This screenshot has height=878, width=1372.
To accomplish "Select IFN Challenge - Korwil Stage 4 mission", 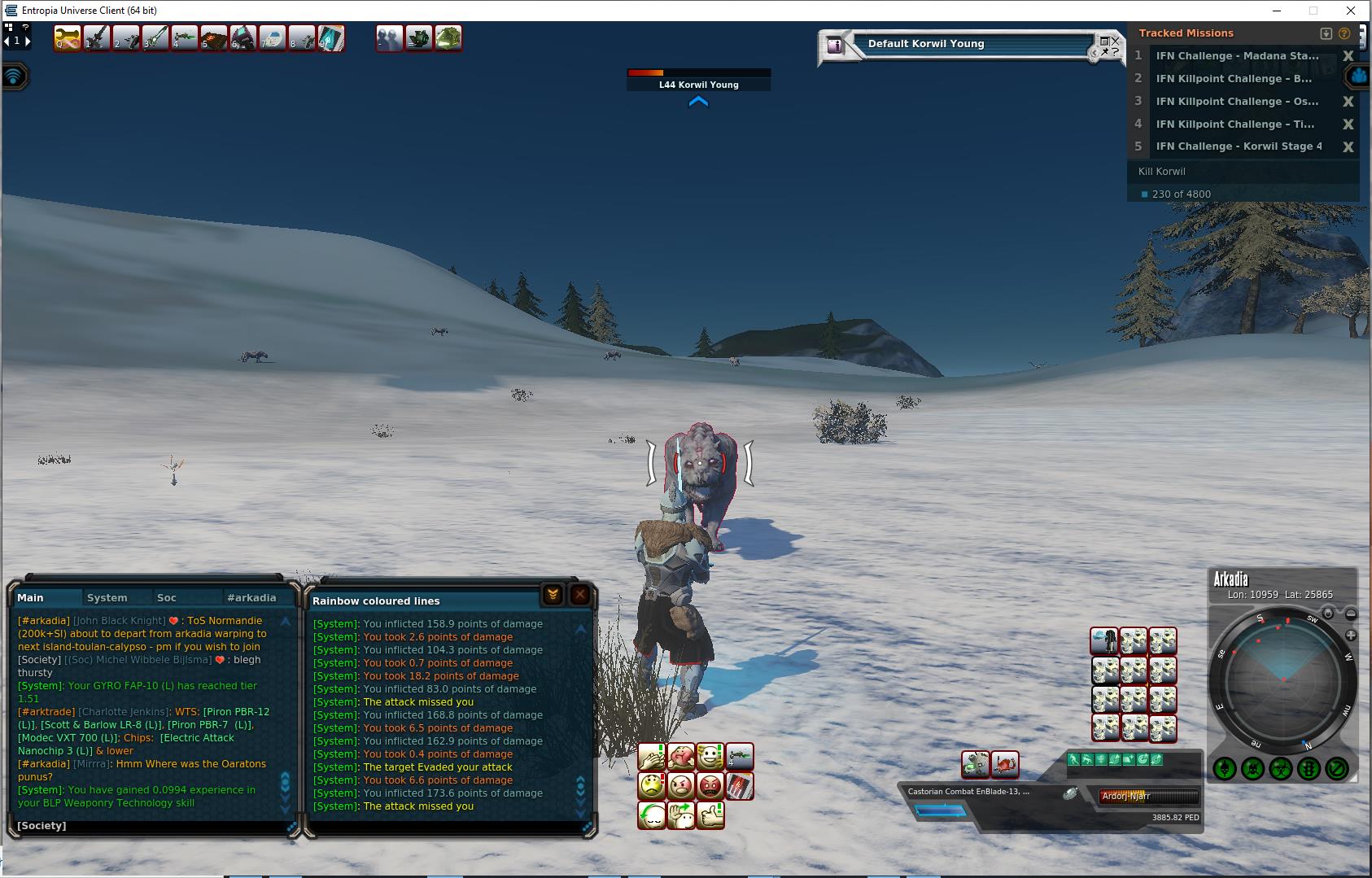I will point(1239,146).
